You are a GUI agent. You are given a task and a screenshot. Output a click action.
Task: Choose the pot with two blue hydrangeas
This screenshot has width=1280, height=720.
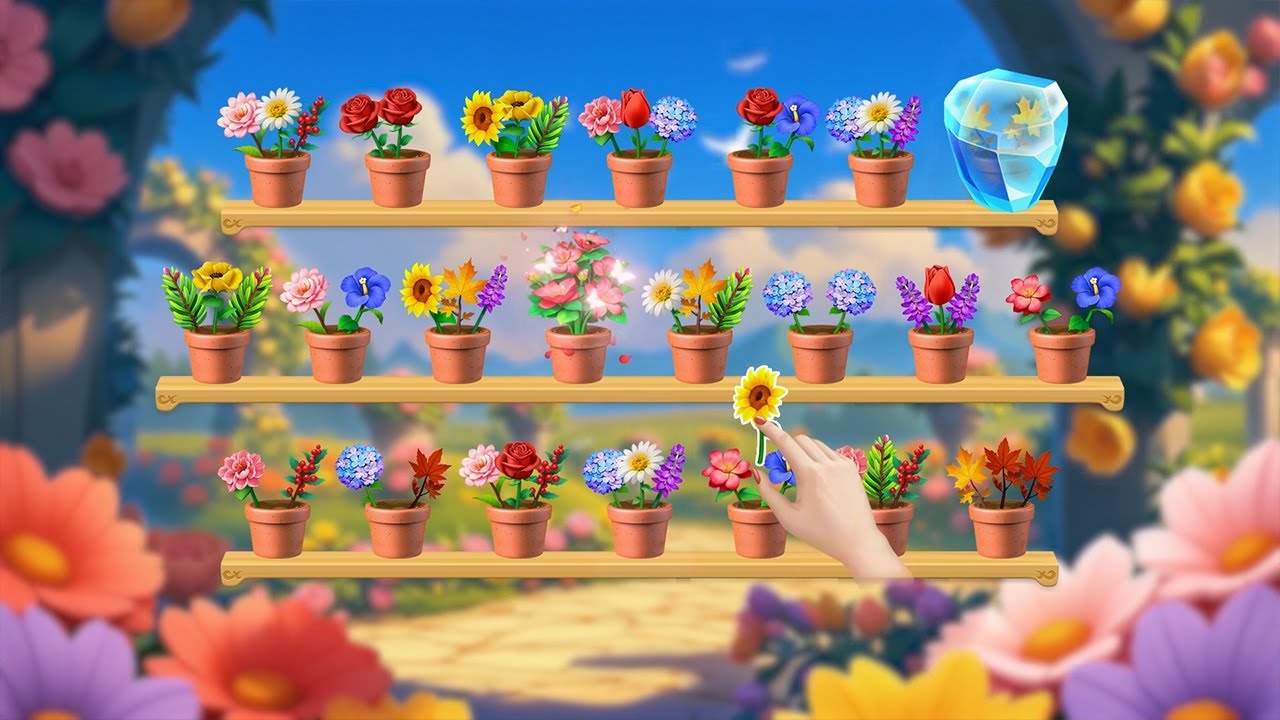click(820, 353)
